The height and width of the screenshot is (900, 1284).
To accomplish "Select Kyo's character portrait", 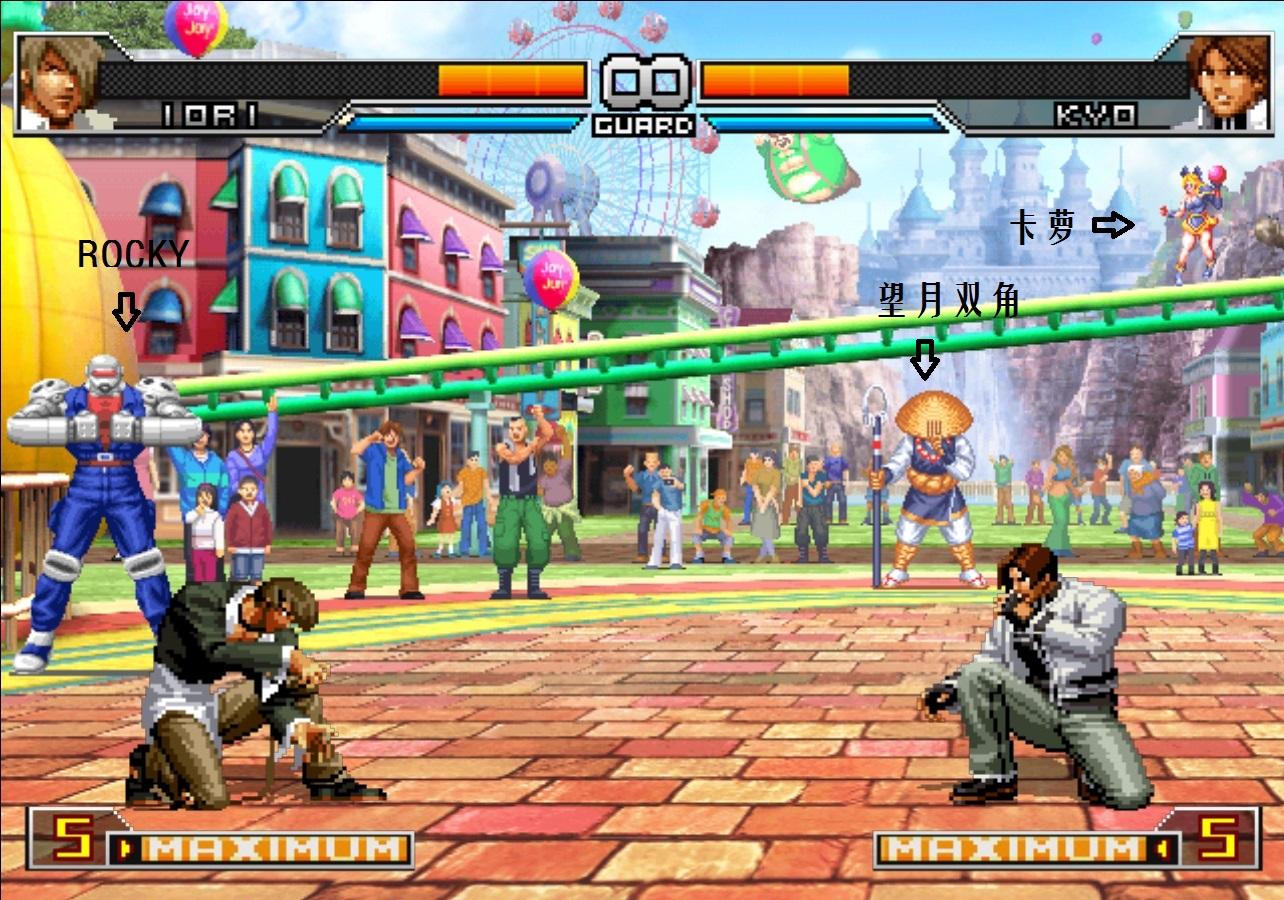I will (x=1229, y=83).
